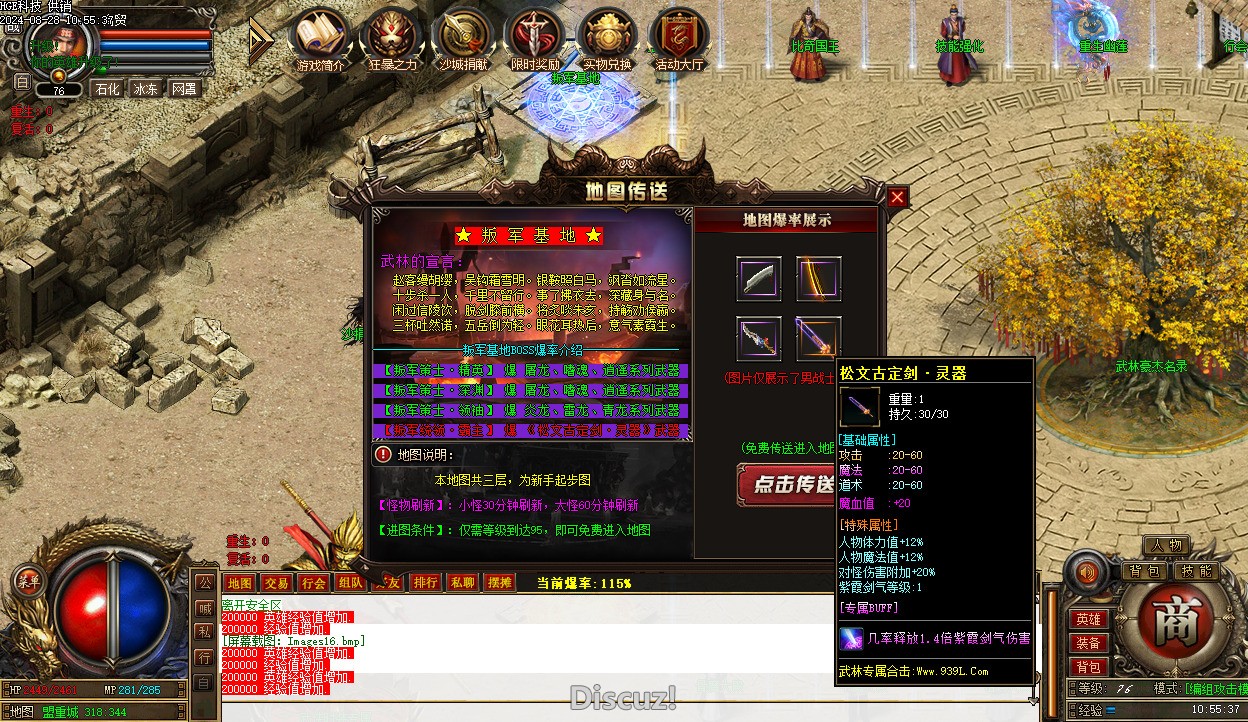Open the 游戏简介 game intro icon
This screenshot has height=722, width=1248.
point(320,40)
